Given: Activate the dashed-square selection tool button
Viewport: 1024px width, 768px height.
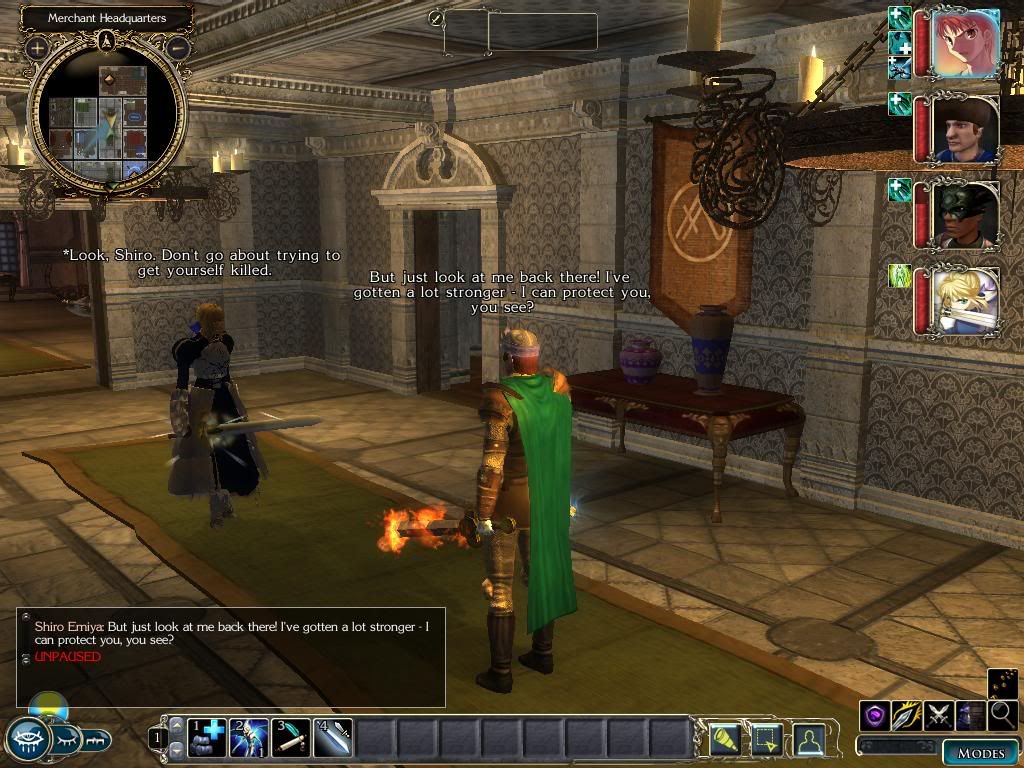Looking at the screenshot, I should coord(766,738).
